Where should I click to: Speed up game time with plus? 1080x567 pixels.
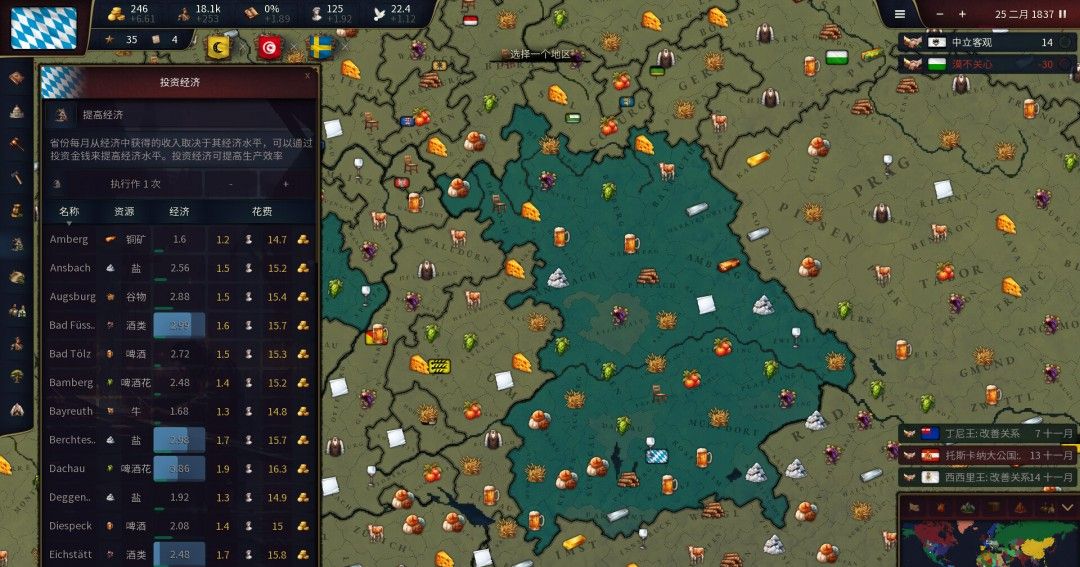(962, 14)
